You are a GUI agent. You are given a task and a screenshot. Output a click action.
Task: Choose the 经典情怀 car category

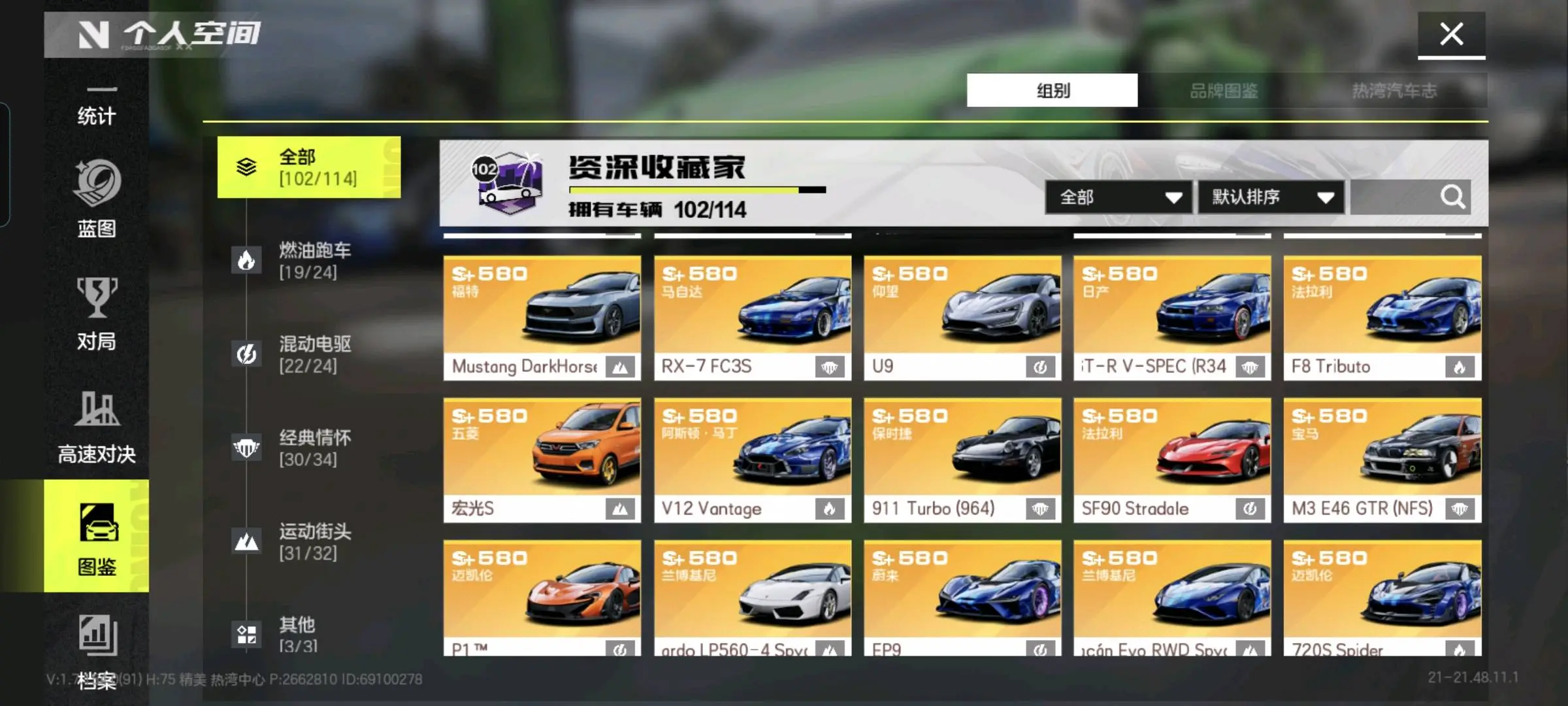[x=308, y=448]
